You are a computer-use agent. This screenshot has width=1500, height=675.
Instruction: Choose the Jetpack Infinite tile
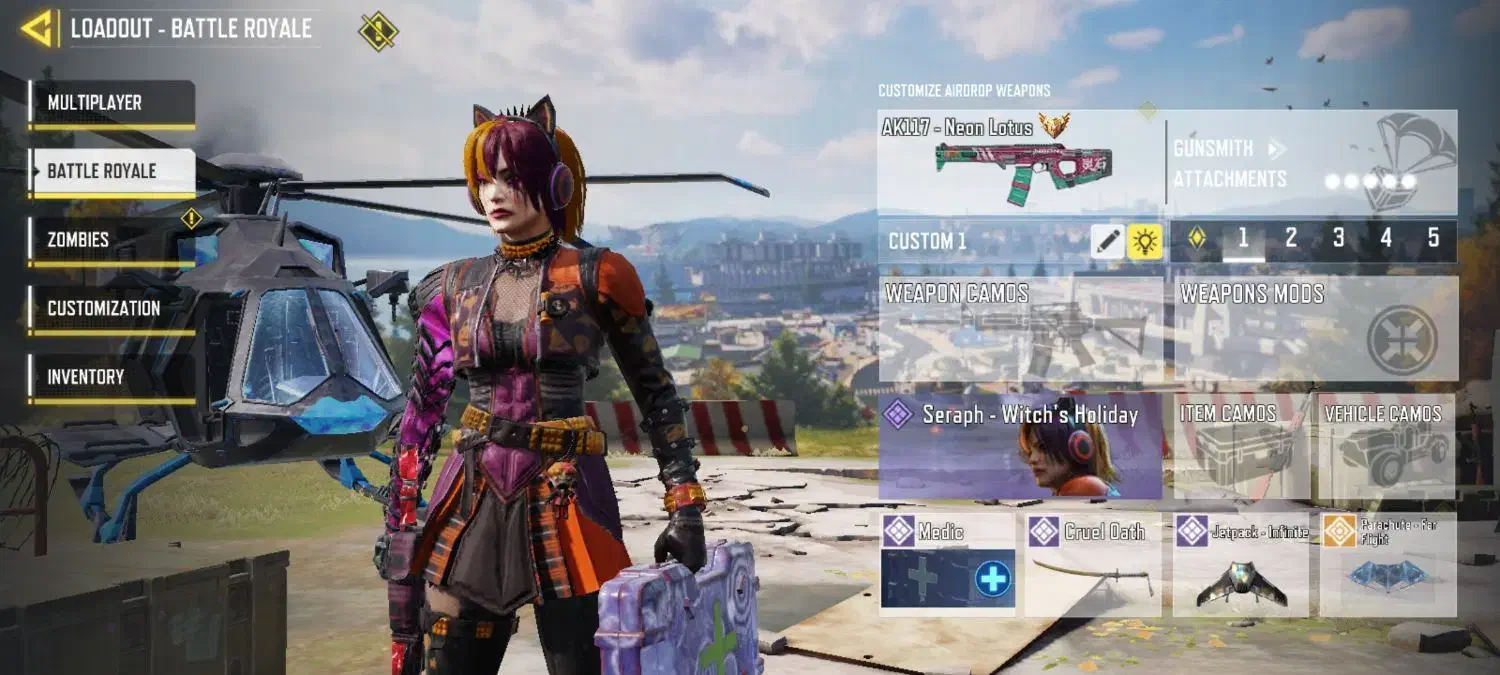click(1240, 563)
